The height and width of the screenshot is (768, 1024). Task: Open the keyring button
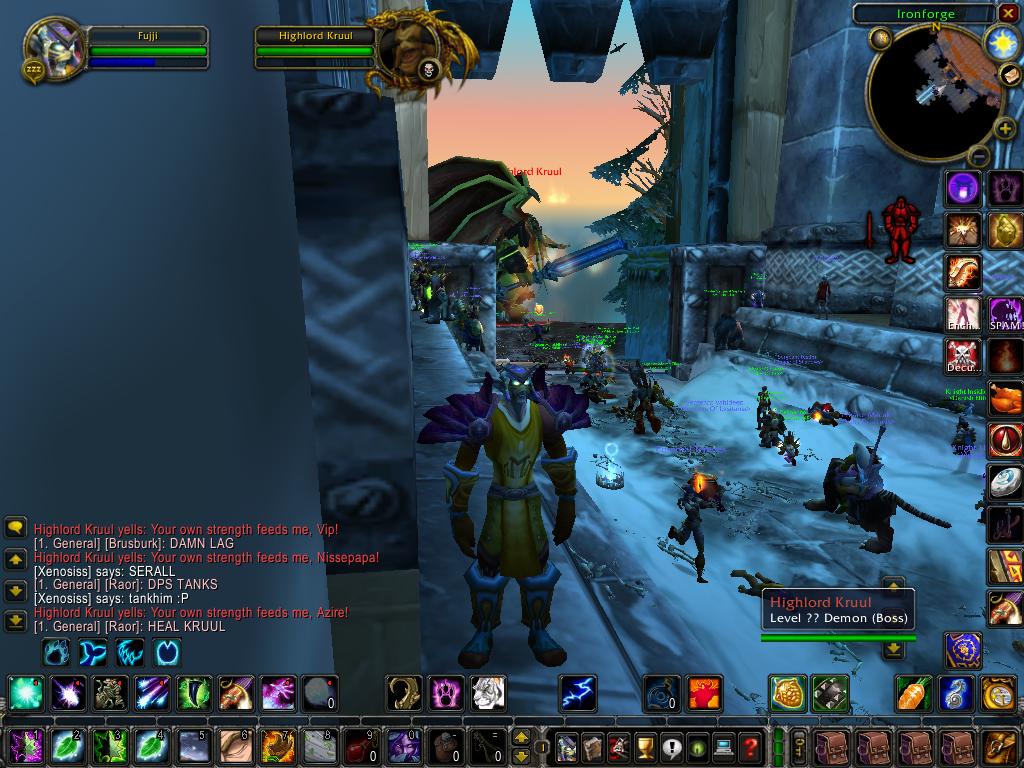tap(800, 746)
